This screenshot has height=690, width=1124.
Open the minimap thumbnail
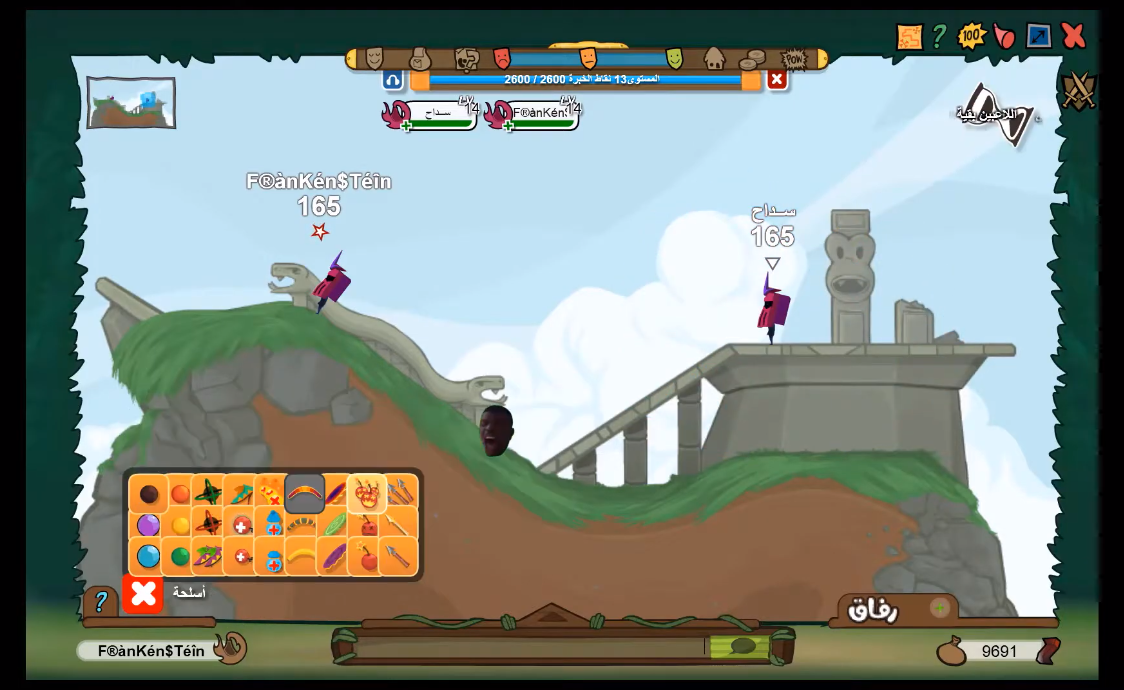coord(131,103)
